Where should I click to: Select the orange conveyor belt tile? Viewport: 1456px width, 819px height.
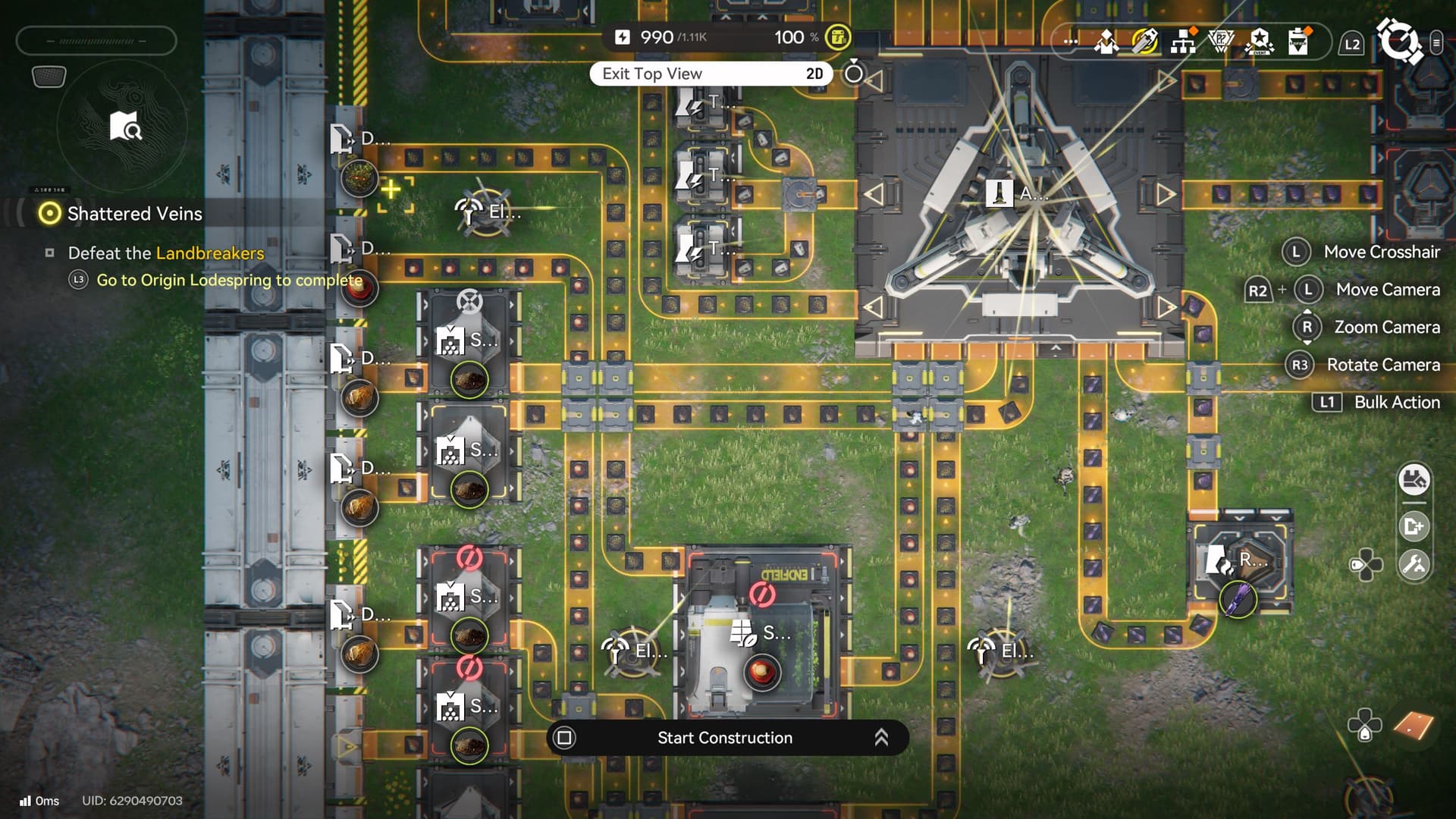click(x=1414, y=726)
